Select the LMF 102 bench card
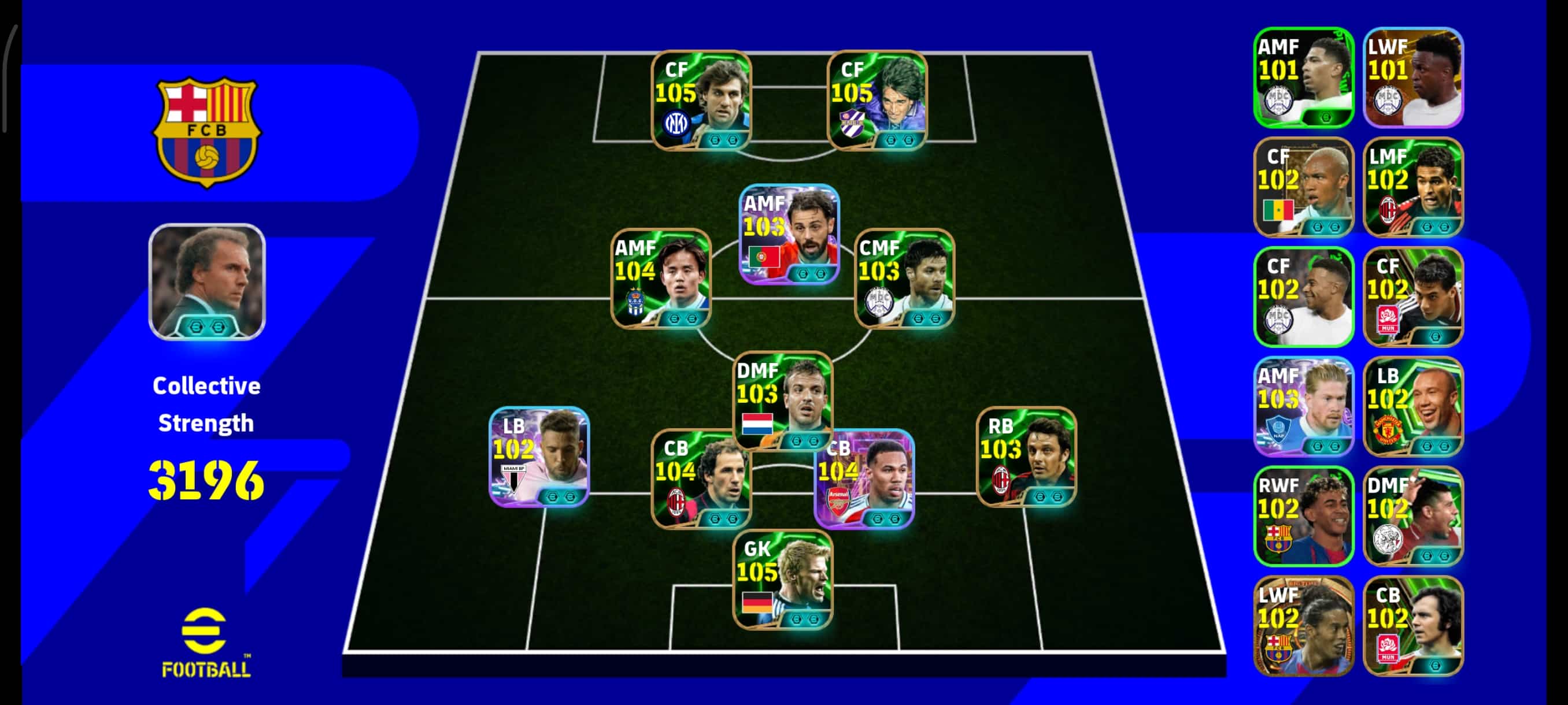 pyautogui.click(x=1414, y=187)
